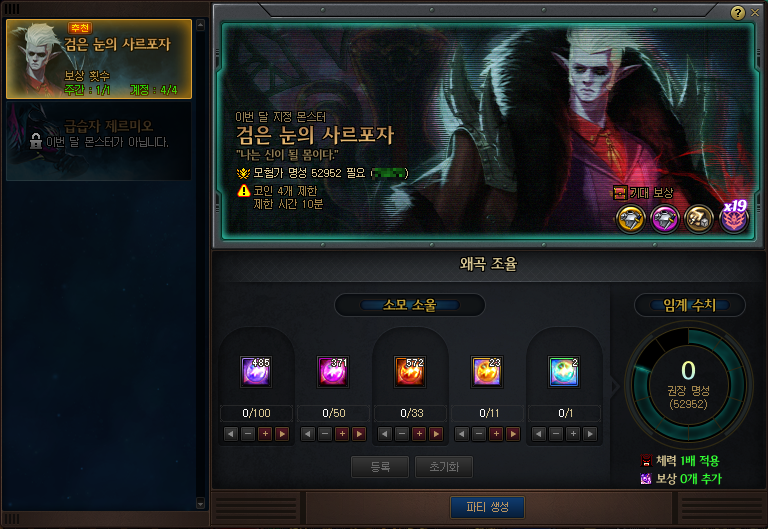Select the cyan soul orb with 2 count
The height and width of the screenshot is (529, 768).
[563, 371]
